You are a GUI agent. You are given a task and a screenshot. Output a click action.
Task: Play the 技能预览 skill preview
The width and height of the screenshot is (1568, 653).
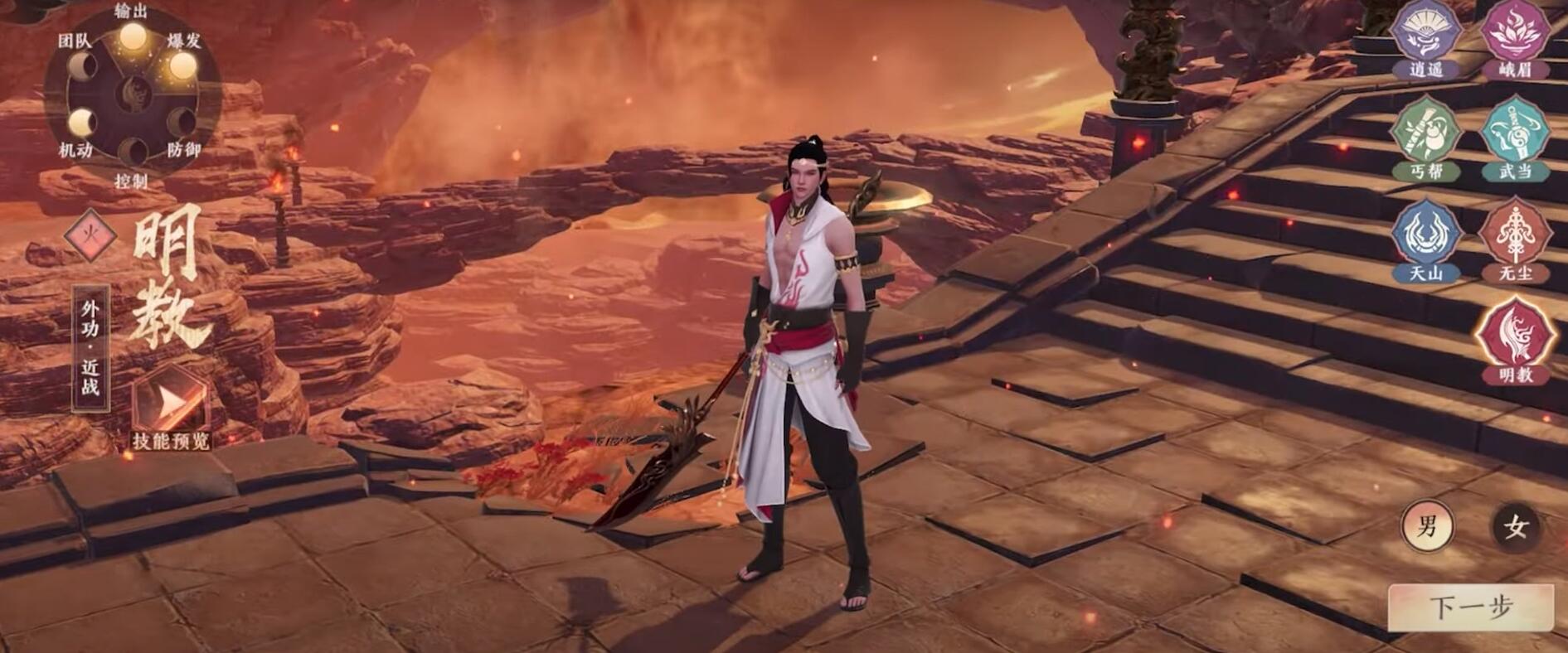coord(171,406)
